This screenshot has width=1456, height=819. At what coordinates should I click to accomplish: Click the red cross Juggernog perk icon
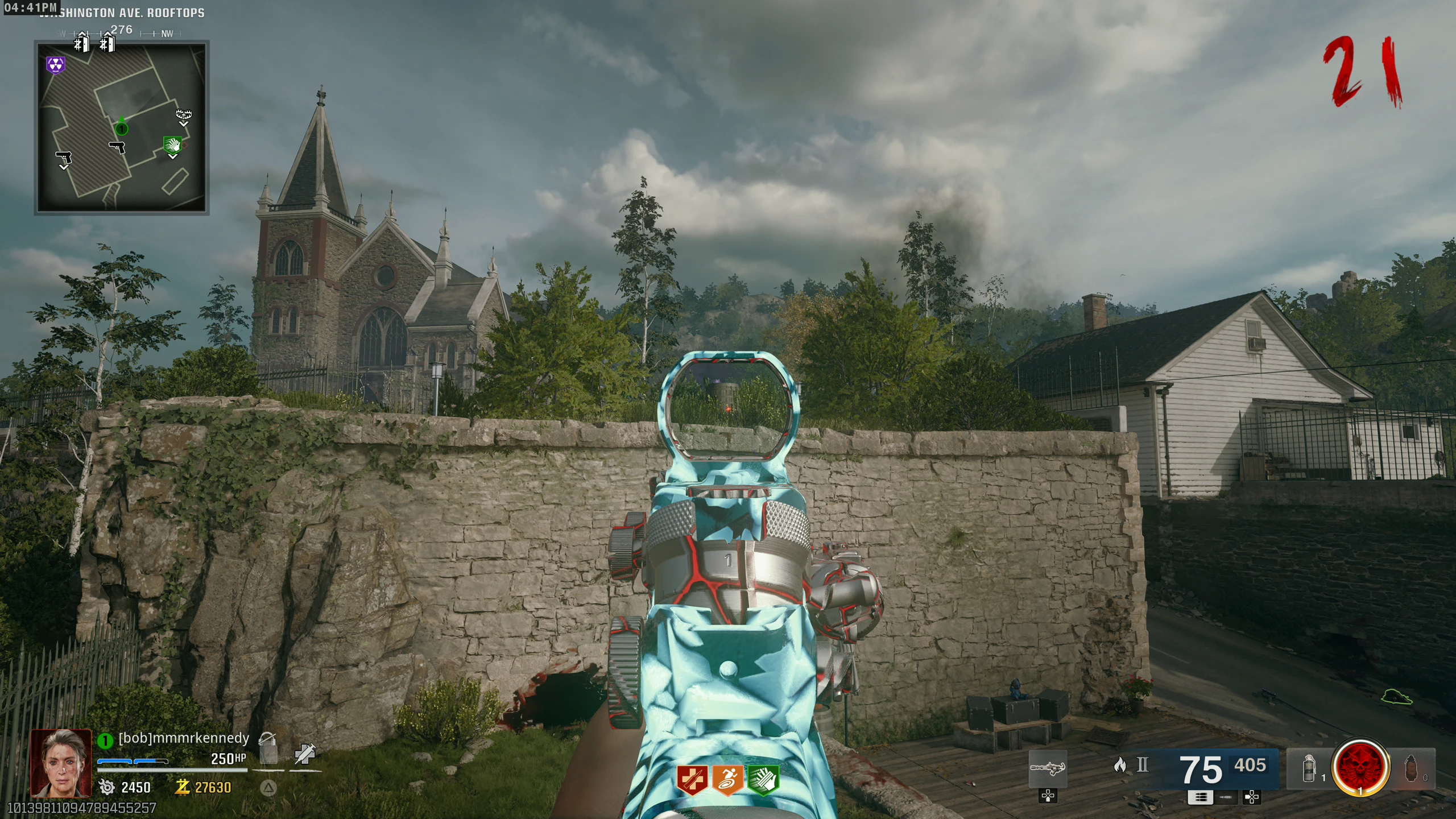(x=692, y=779)
